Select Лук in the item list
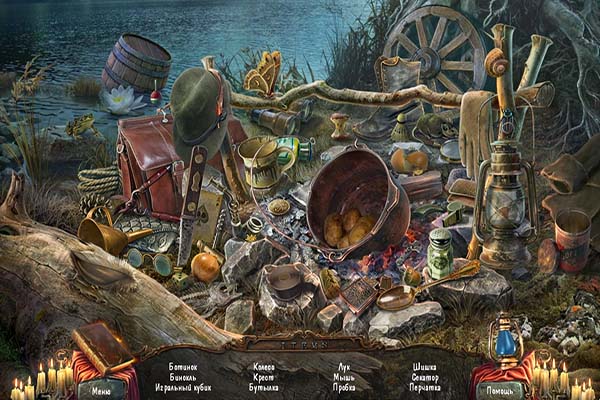Screen dimensions: 600x400 (x=343, y=367)
